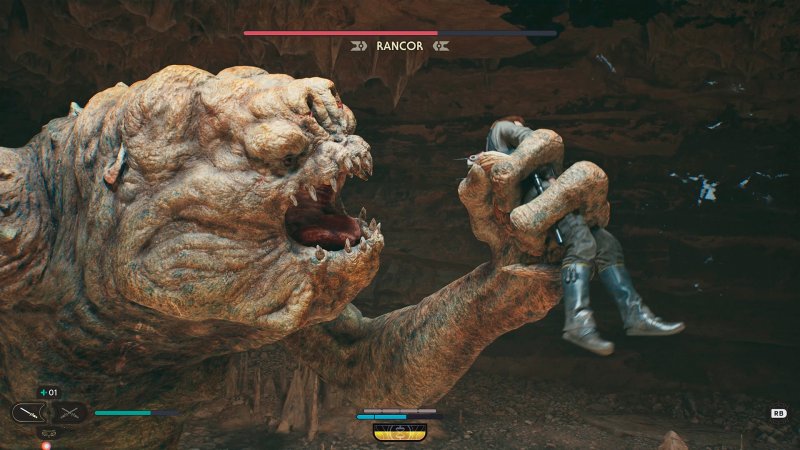800x450 pixels.
Task: Use the stim canister heal icon
Action: click(48, 392)
